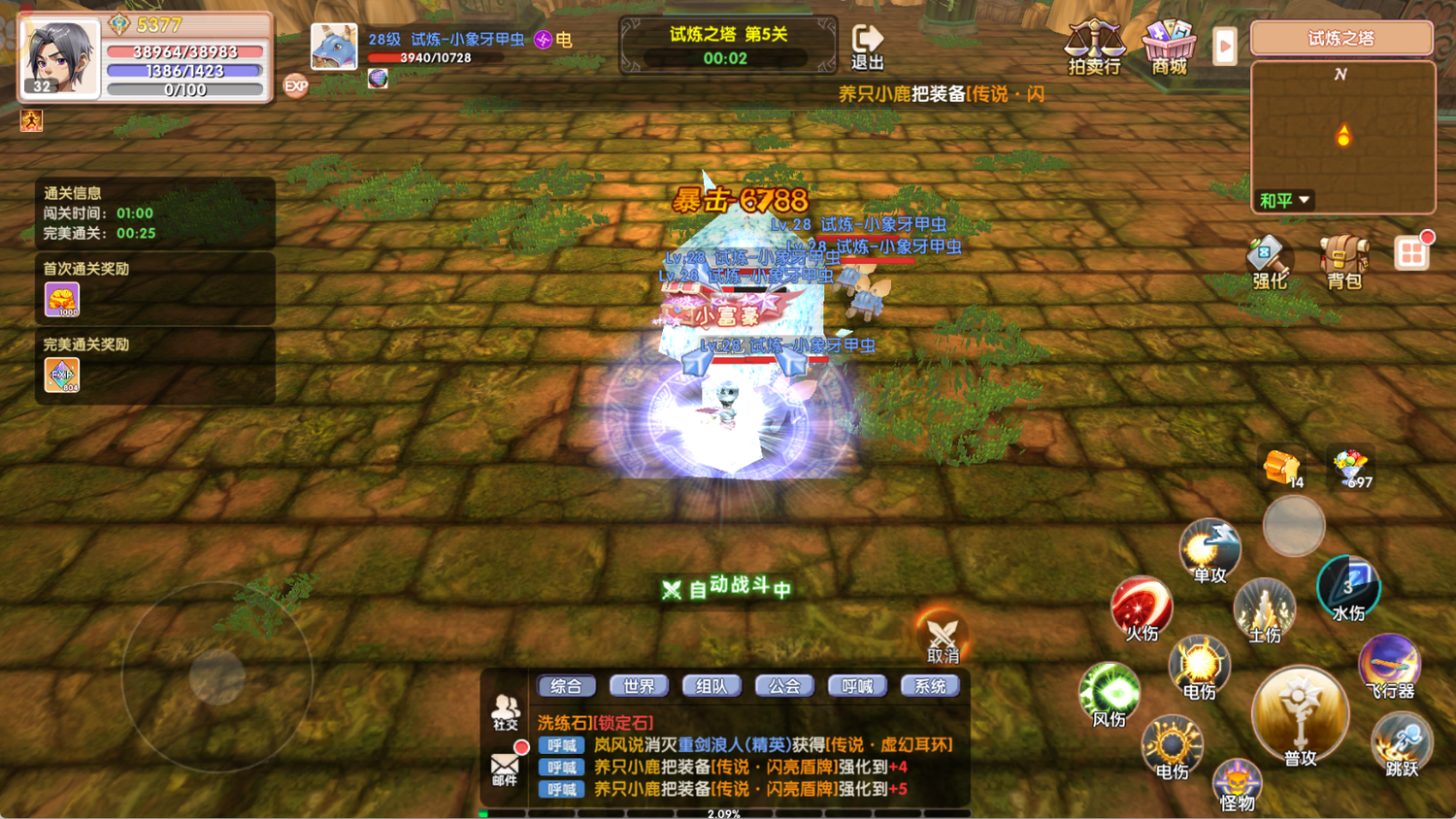Image resolution: width=1456 pixels, height=819 pixels.
Task: Open the 强化 enhancement menu
Action: coord(1269,261)
